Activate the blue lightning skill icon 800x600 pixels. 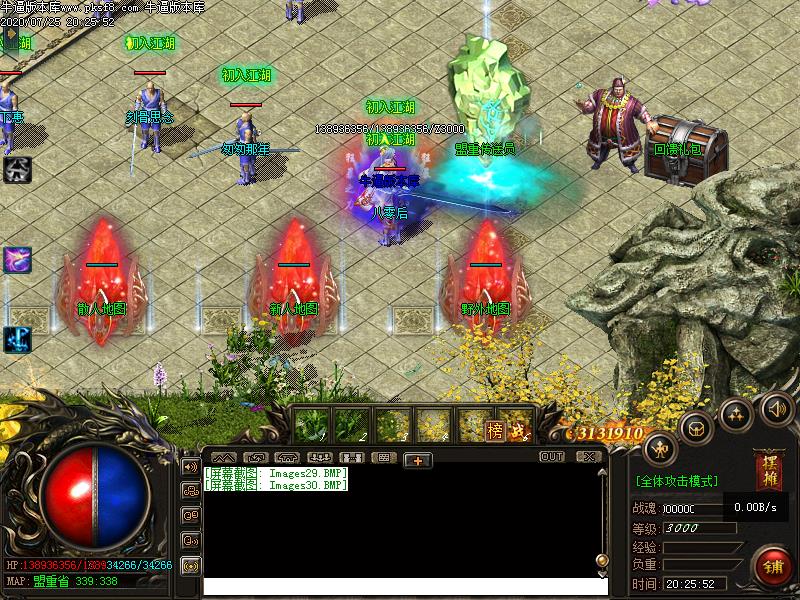(x=17, y=339)
